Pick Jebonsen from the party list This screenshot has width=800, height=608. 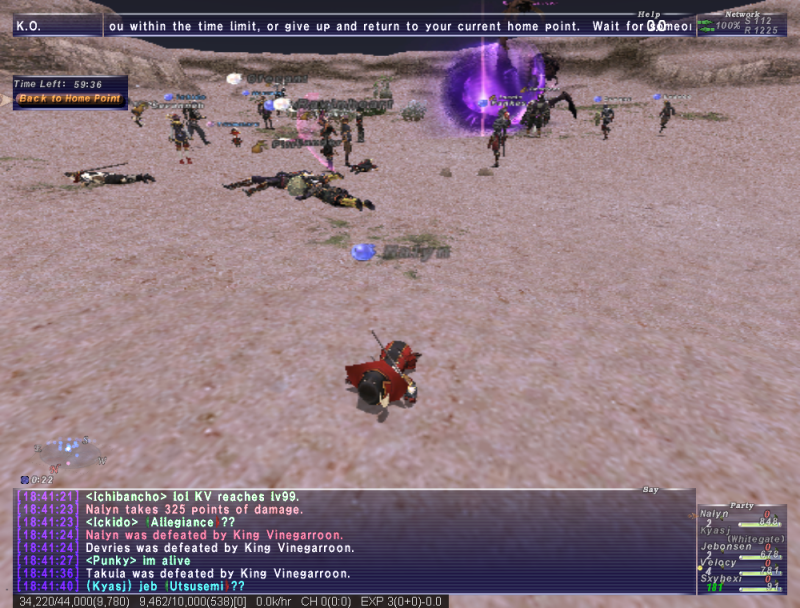(x=724, y=547)
